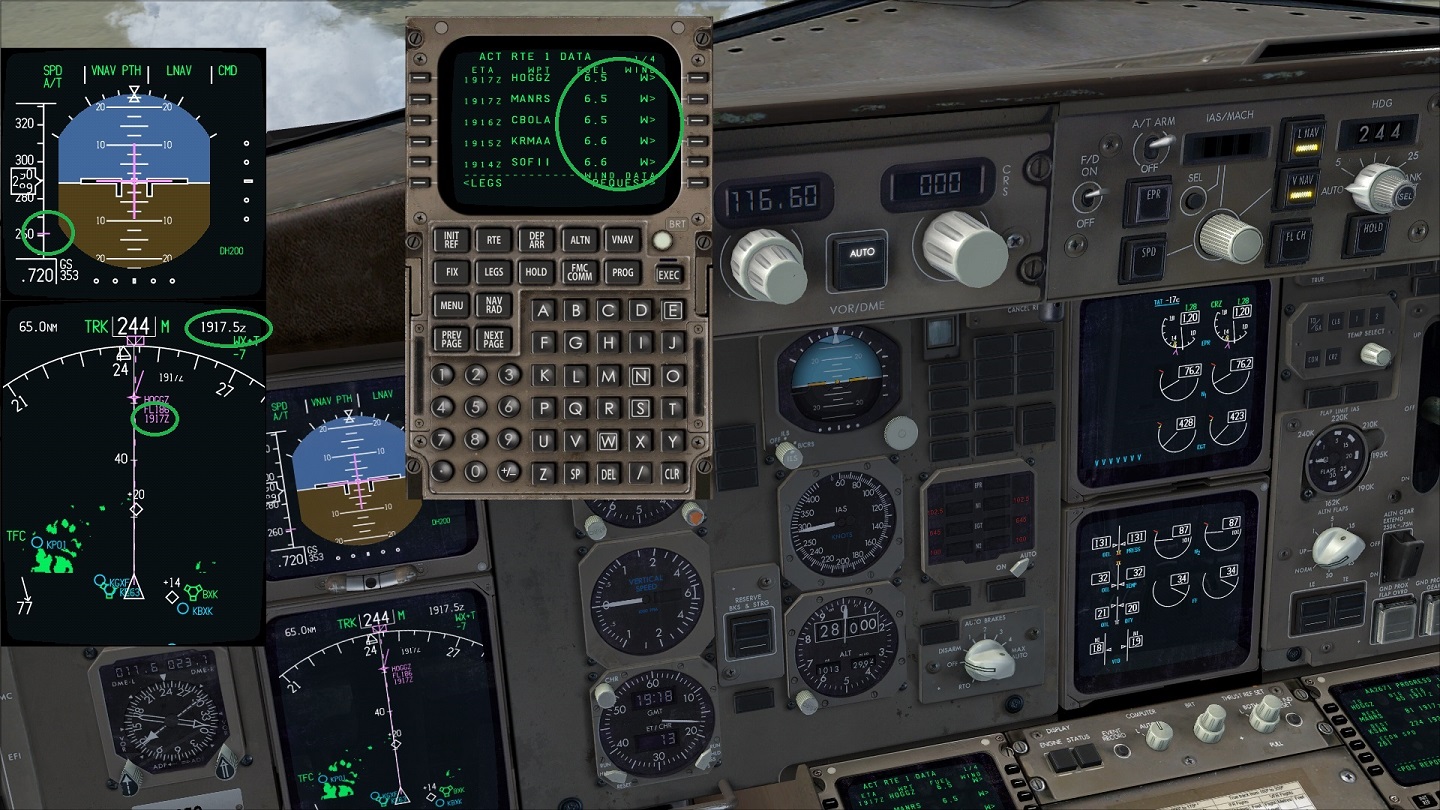Open the DEP ARR page

pos(536,240)
